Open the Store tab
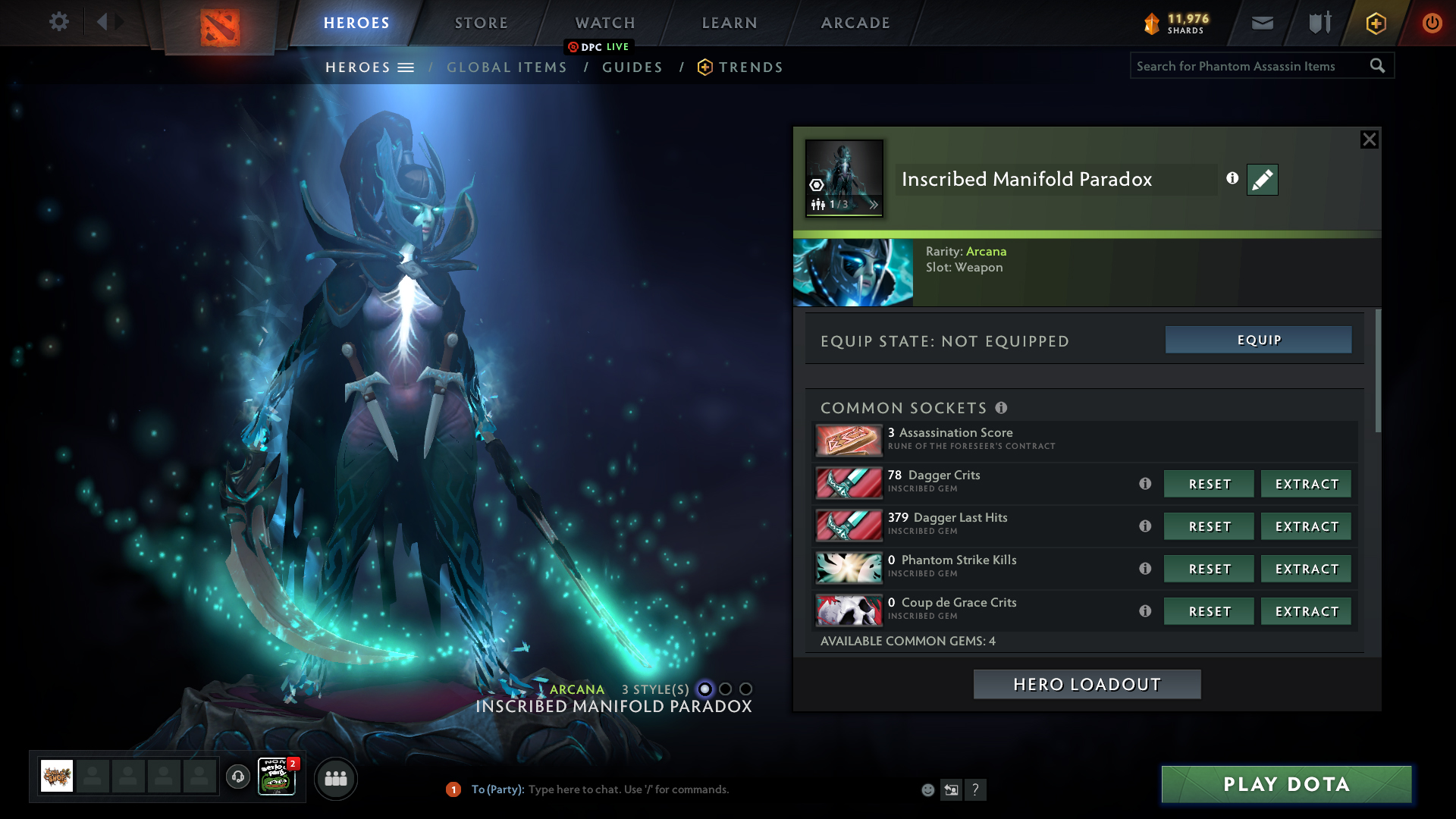 (x=481, y=23)
